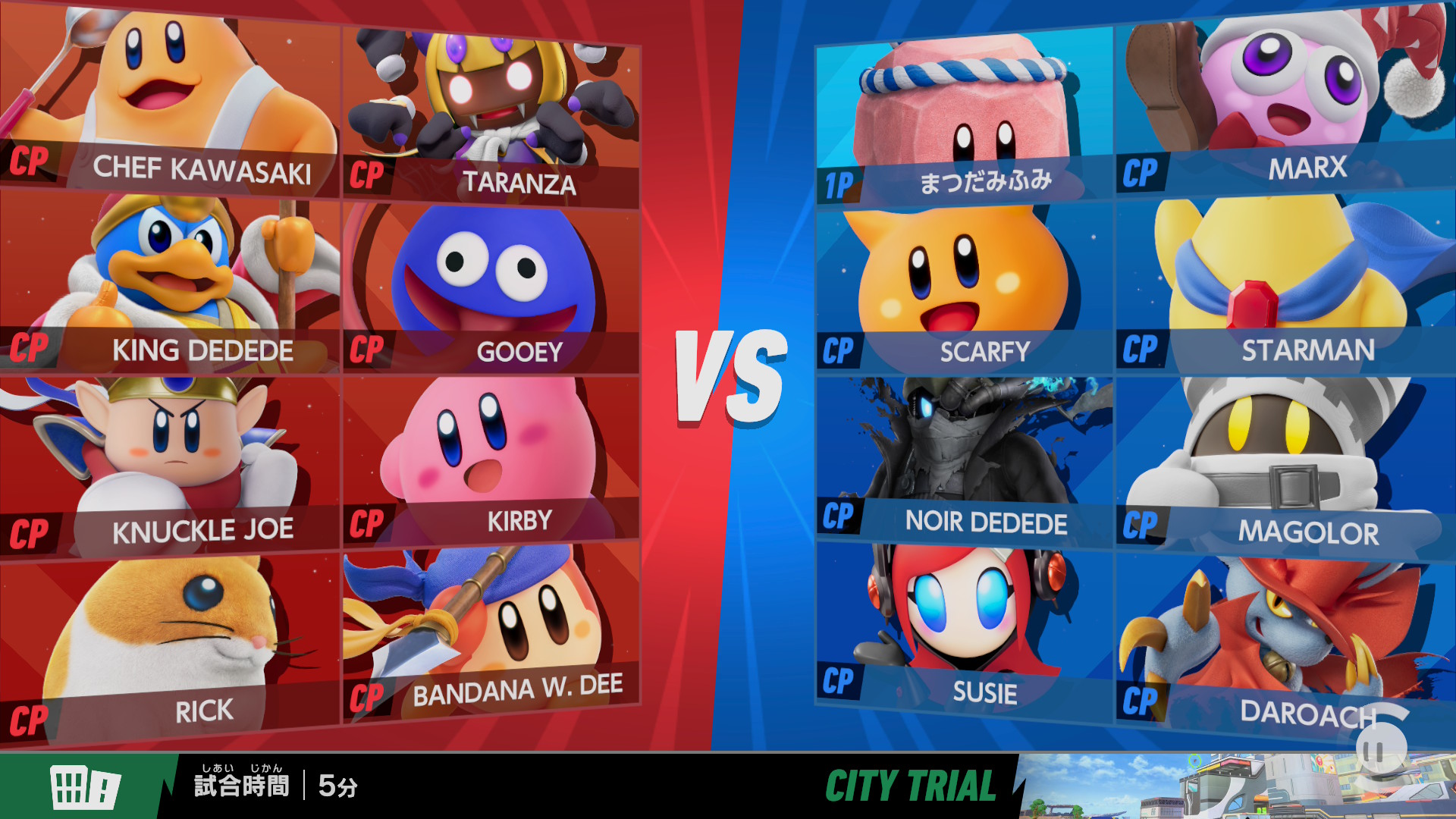Viewport: 1456px width, 819px height.
Task: Select the pink Kirby panel
Action: pos(491,459)
